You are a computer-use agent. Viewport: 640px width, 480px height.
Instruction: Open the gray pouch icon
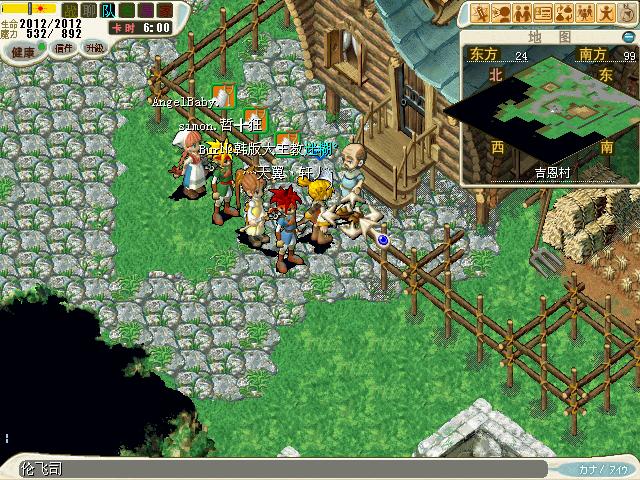point(627,13)
